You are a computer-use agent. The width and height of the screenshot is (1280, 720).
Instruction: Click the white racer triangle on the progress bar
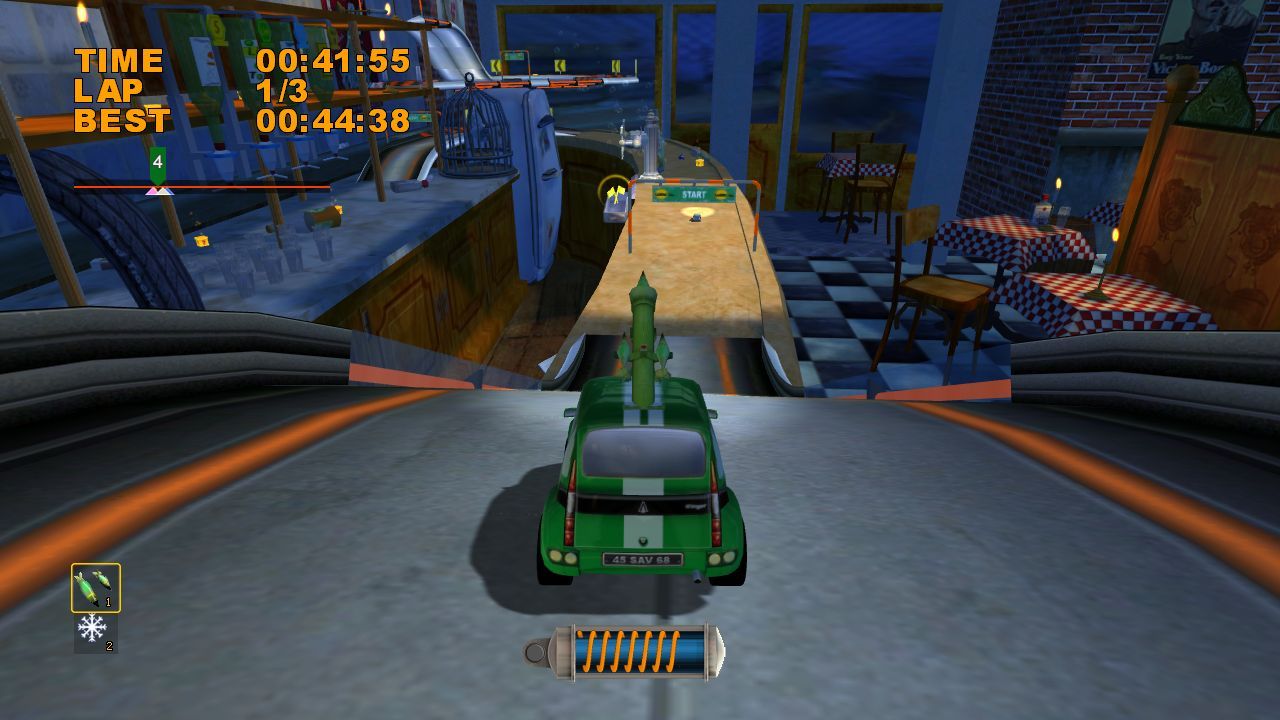163,194
